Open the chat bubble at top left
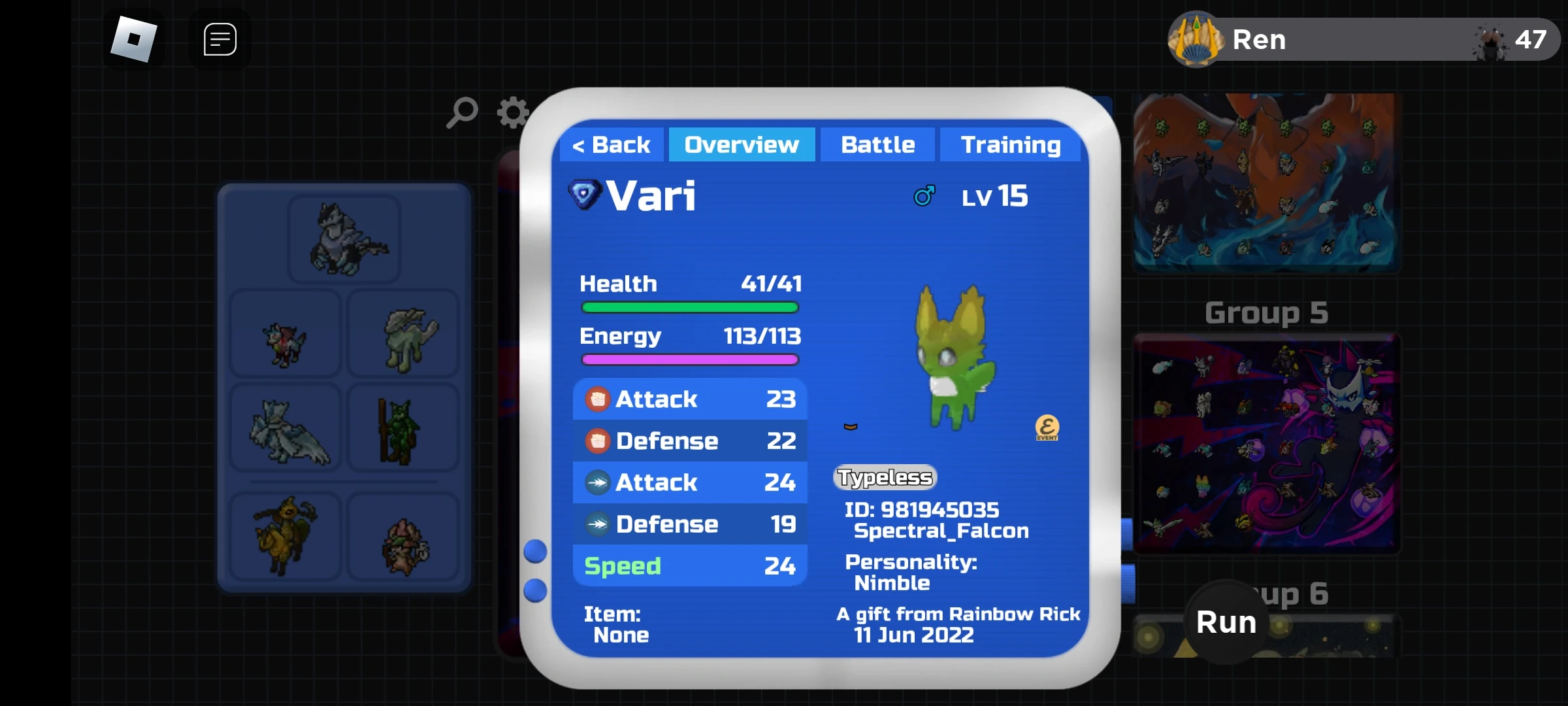This screenshot has height=706, width=1568. coord(220,39)
